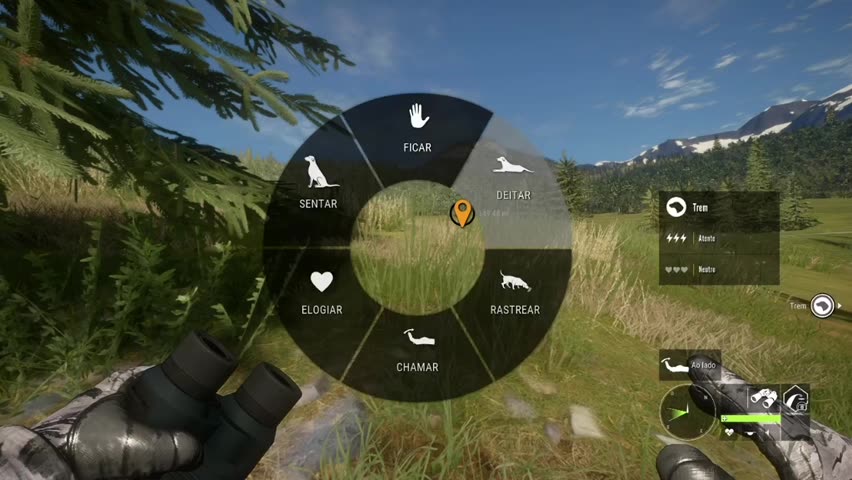852x480 pixels.
Task: Select the binoculars equipment icon
Action: (764, 398)
